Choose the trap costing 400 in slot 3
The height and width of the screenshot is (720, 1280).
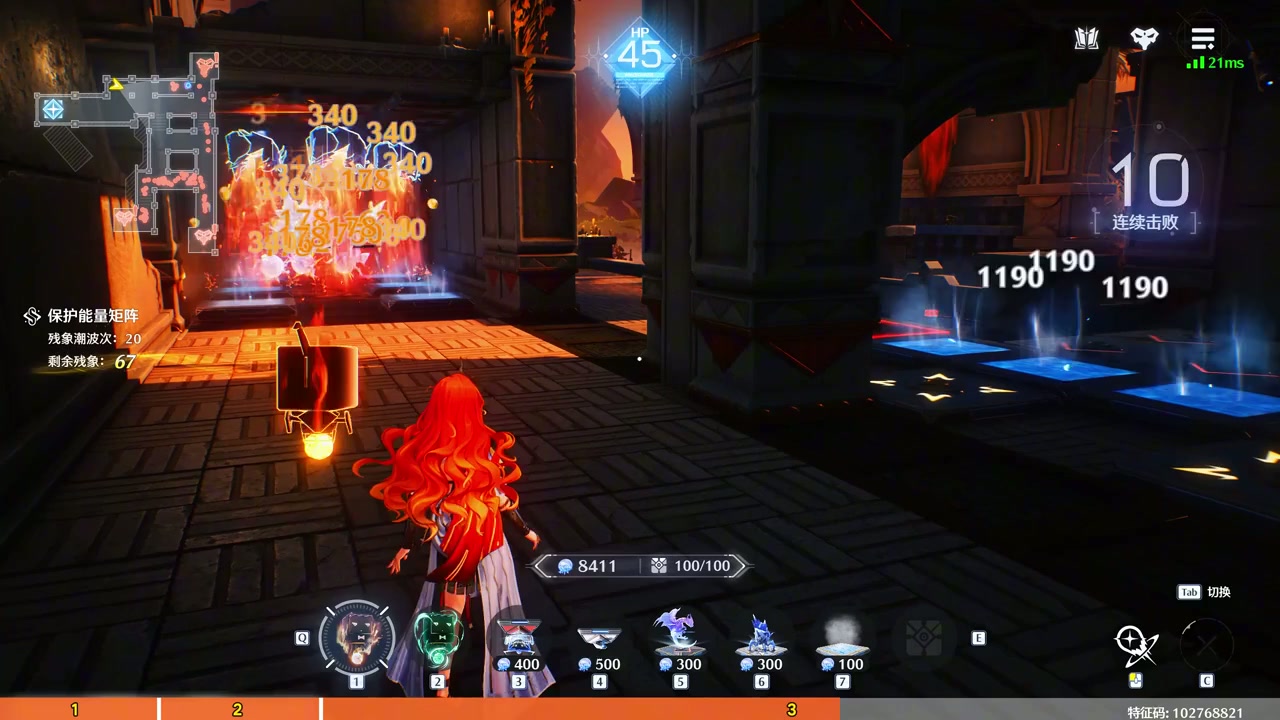(518, 640)
